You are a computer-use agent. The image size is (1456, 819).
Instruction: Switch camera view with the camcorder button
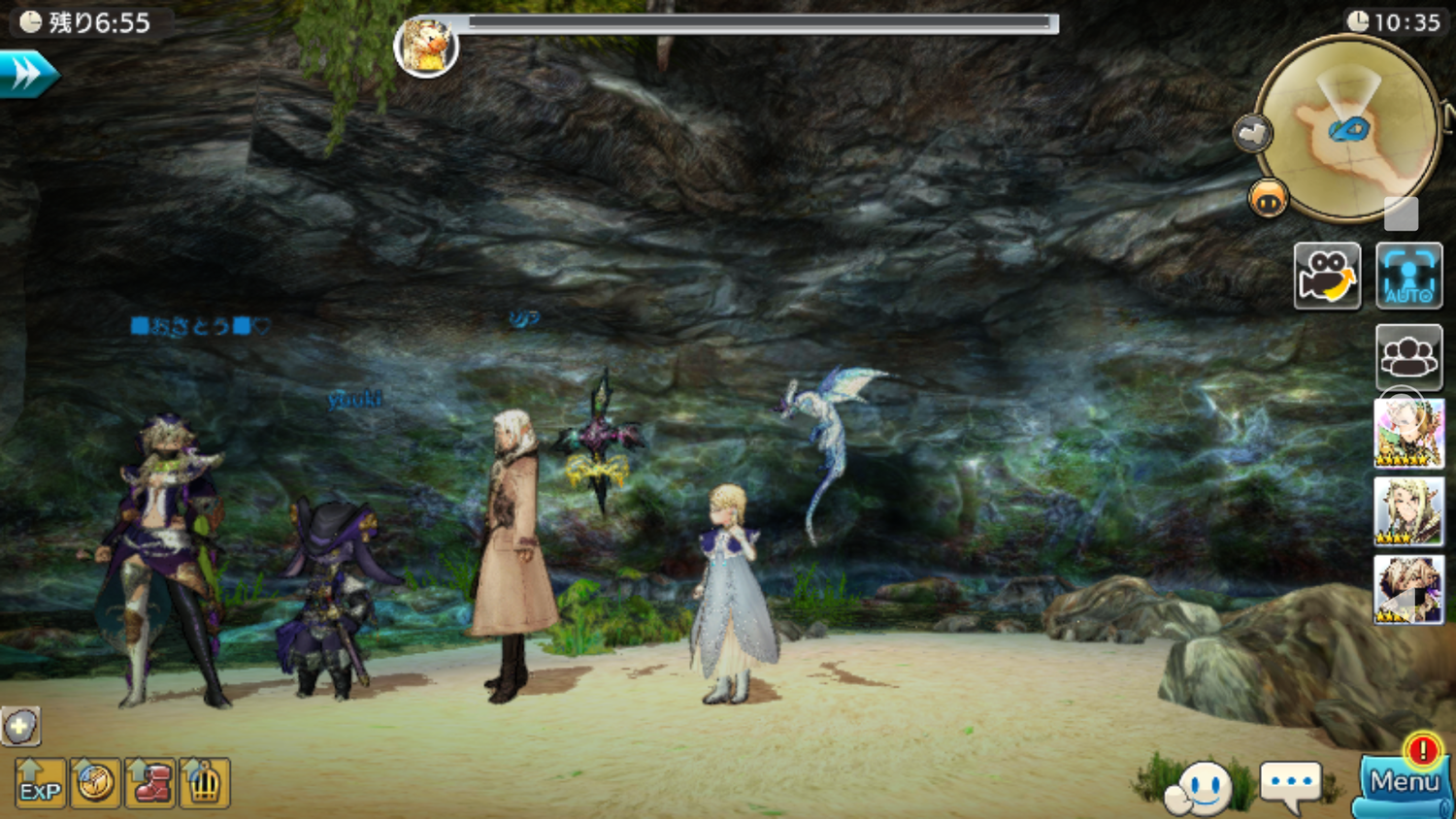point(1327,276)
